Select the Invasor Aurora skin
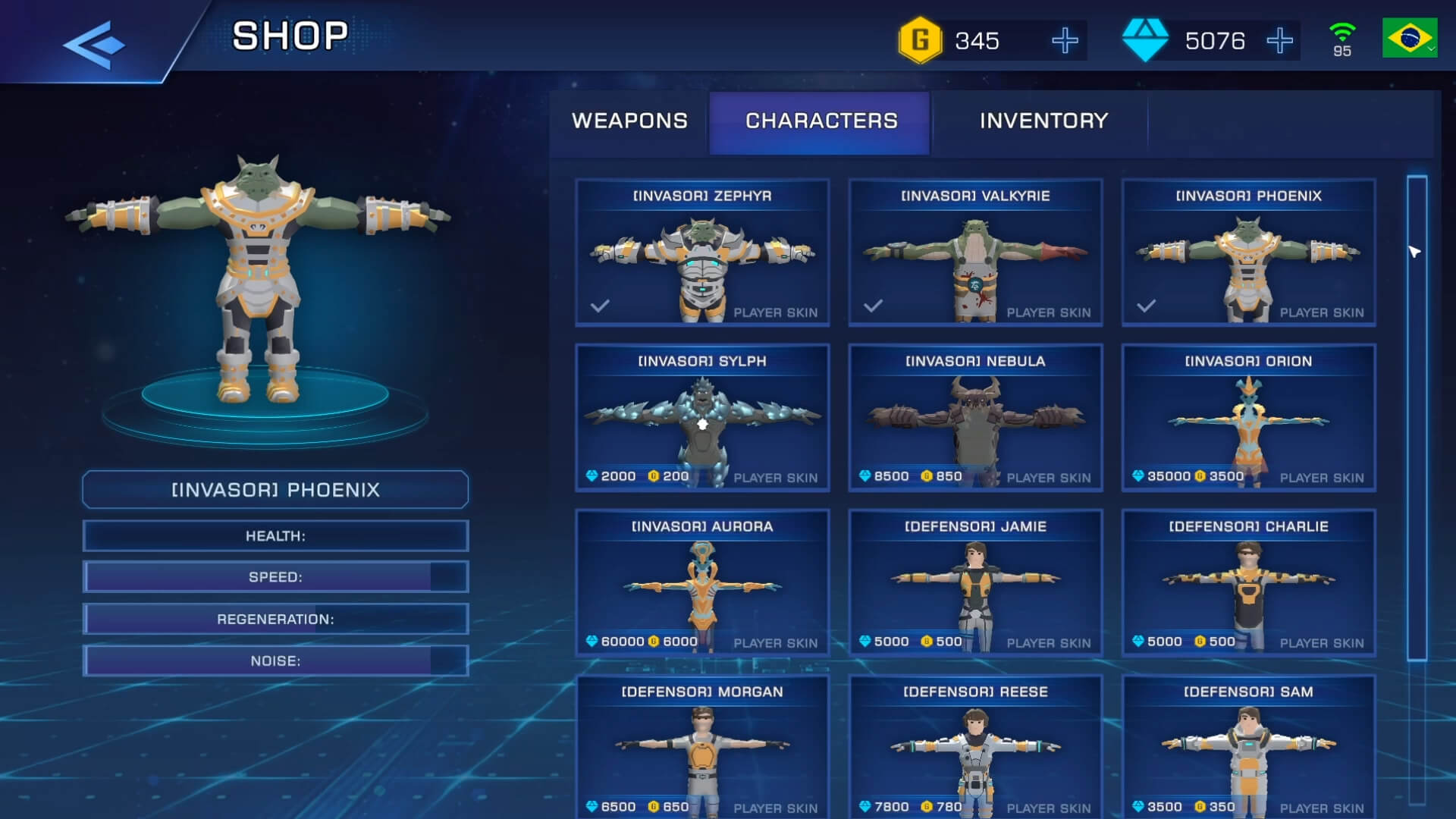Screen dimensions: 1456x819 (702, 584)
